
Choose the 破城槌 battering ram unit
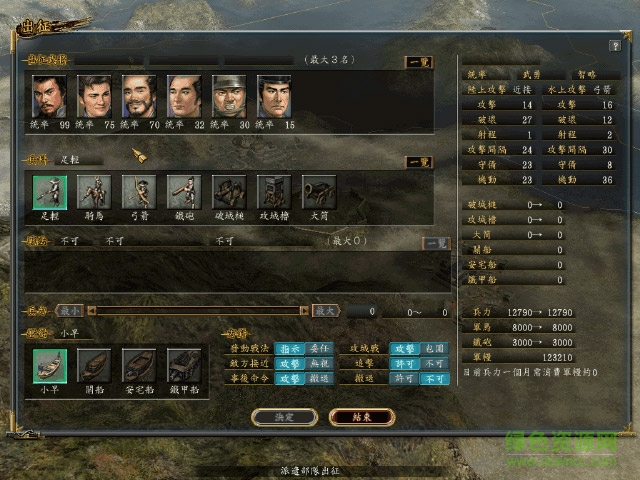coord(229,191)
